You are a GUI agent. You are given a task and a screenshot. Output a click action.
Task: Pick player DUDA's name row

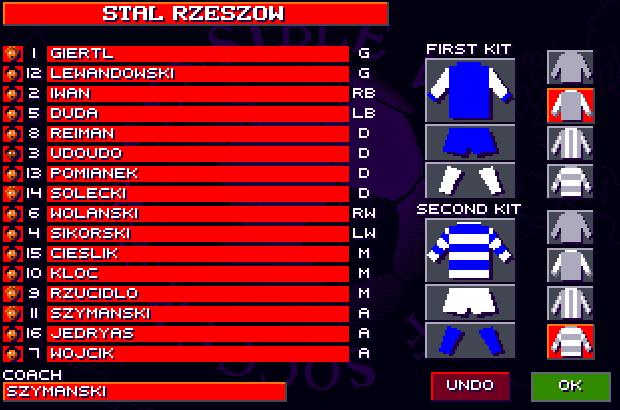[x=197, y=113]
